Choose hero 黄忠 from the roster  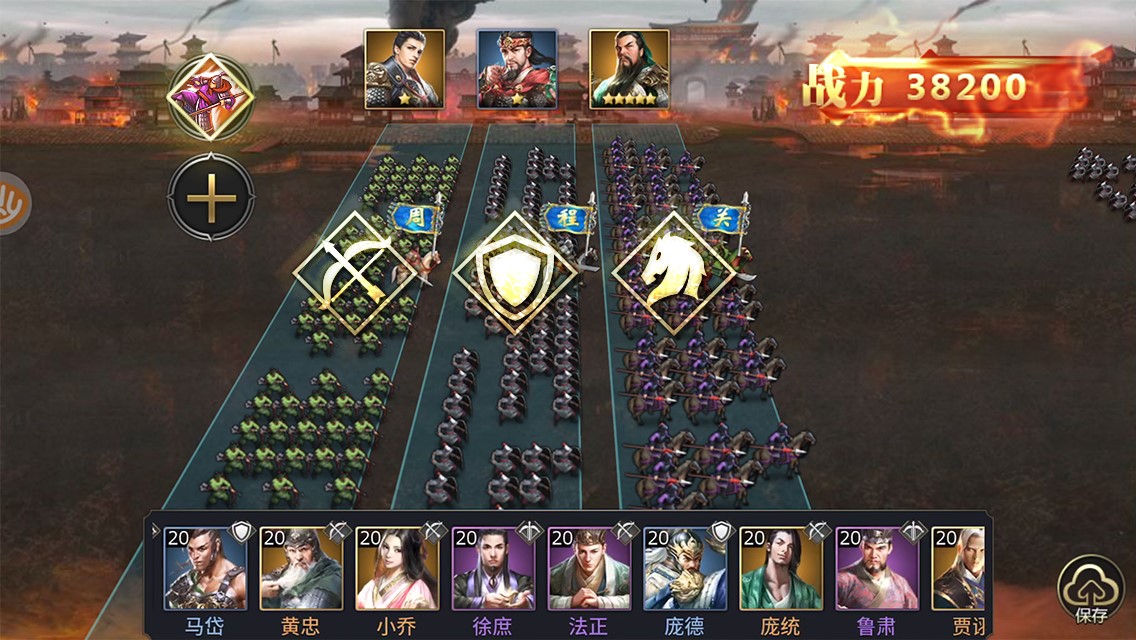tap(301, 569)
